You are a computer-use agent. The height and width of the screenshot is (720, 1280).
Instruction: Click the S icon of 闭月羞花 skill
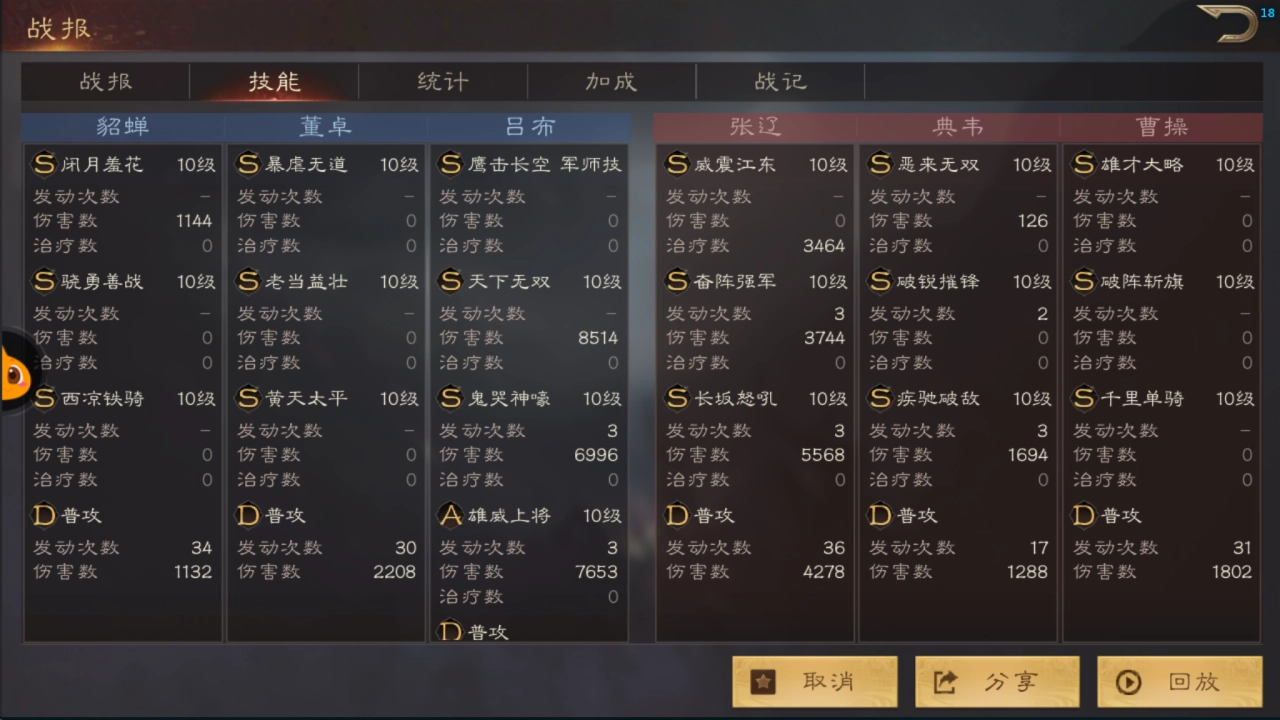(44, 164)
